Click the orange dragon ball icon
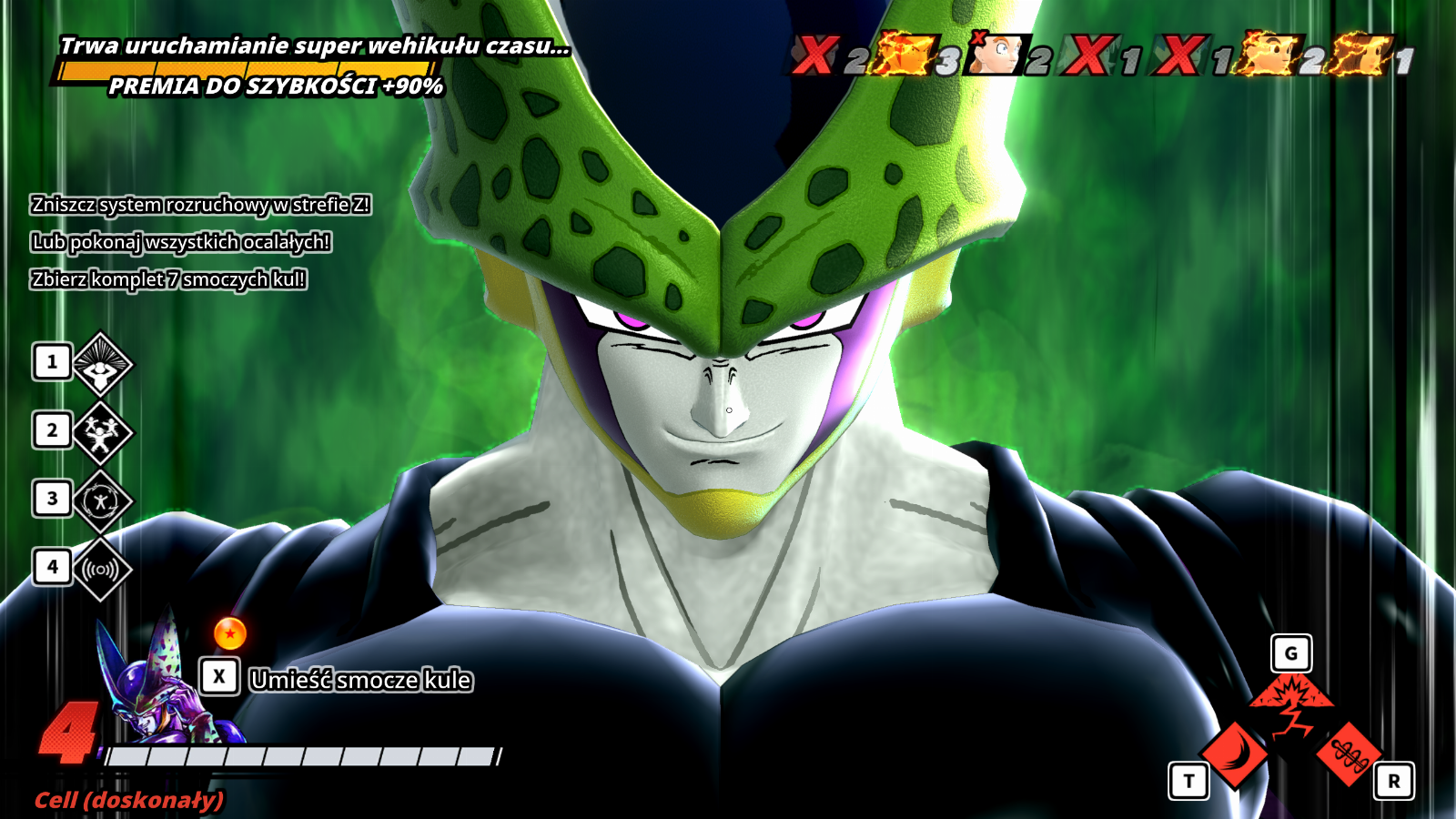Screen dimensions: 1456x819 [x=230, y=633]
